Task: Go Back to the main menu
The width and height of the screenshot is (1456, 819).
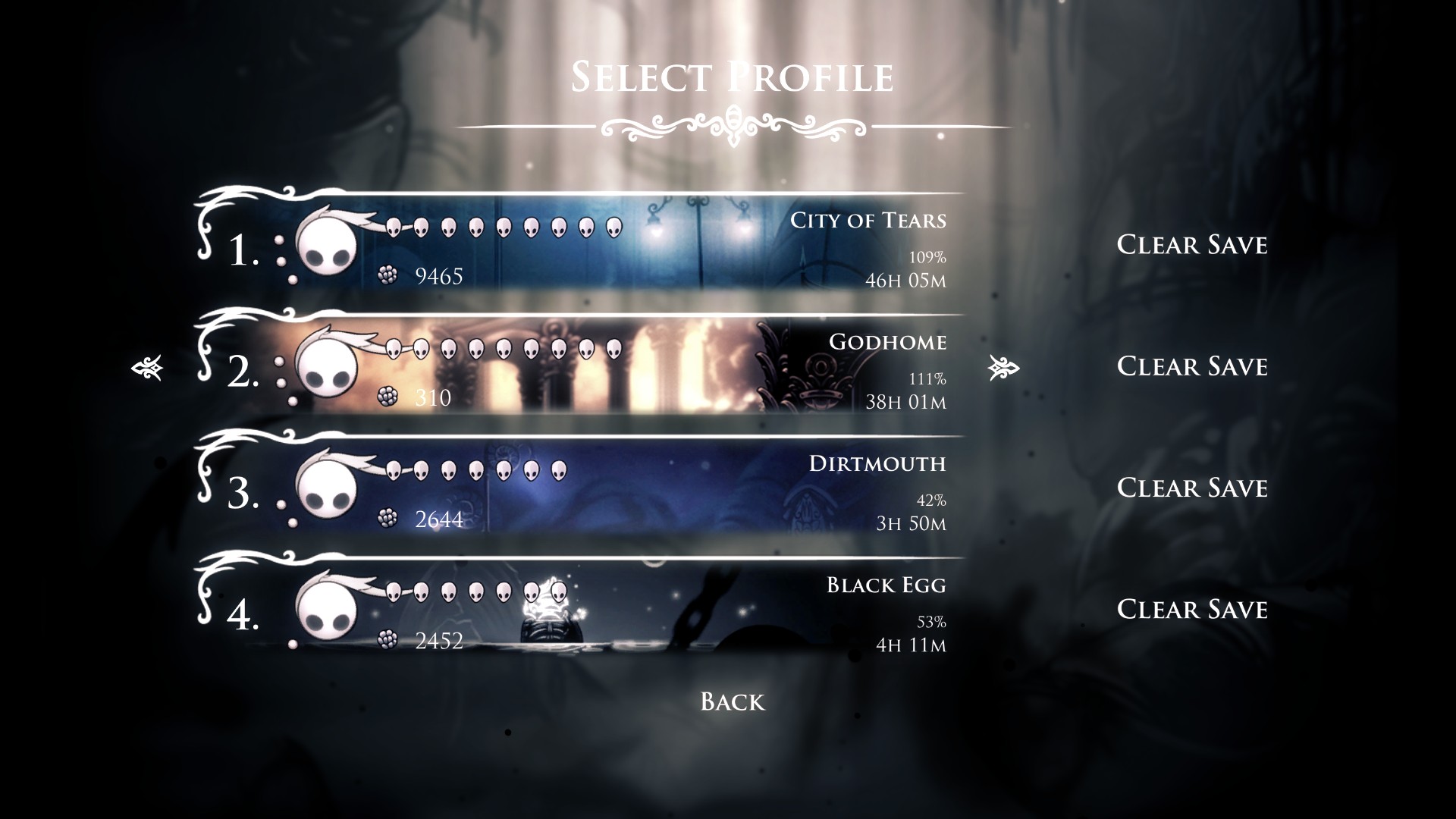Action: click(733, 701)
